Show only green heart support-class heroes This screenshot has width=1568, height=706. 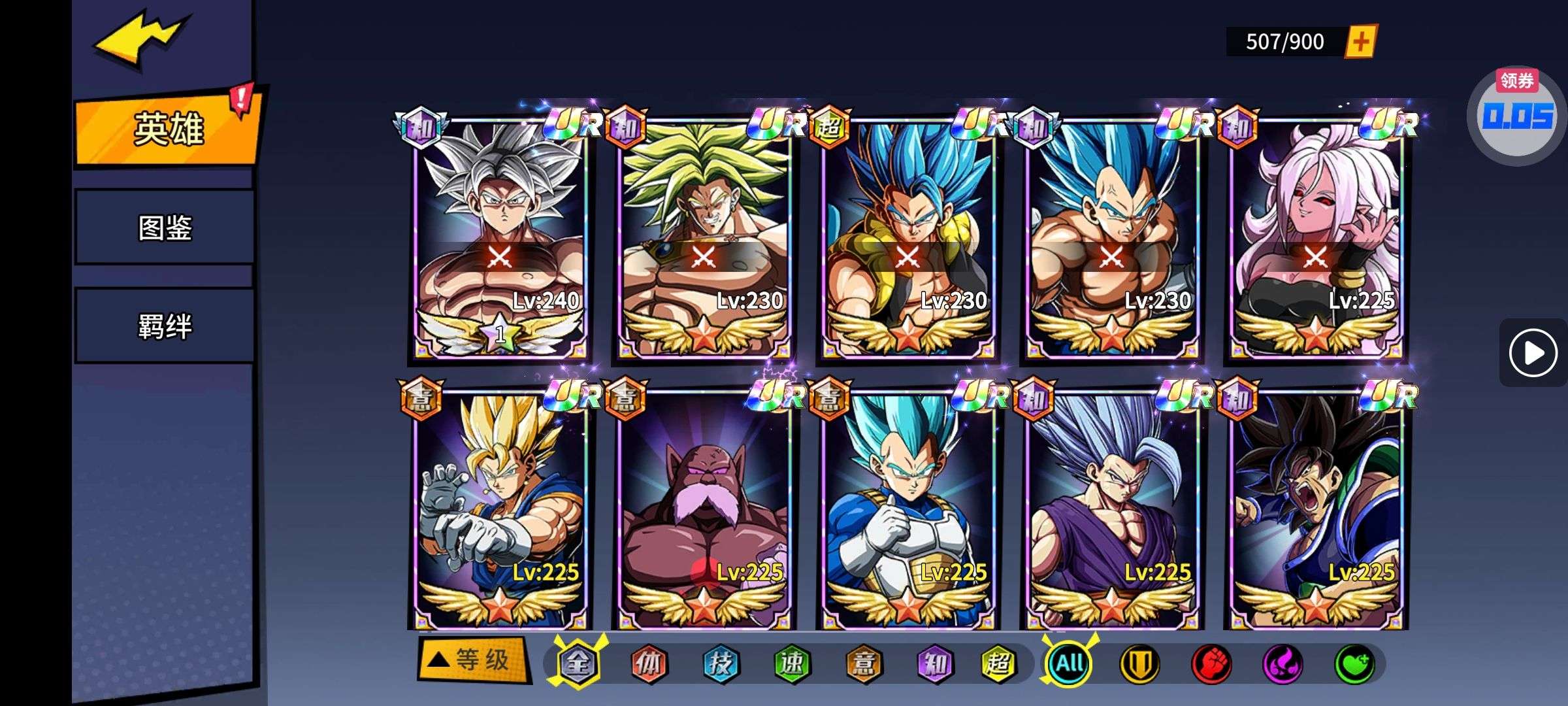click(1354, 664)
